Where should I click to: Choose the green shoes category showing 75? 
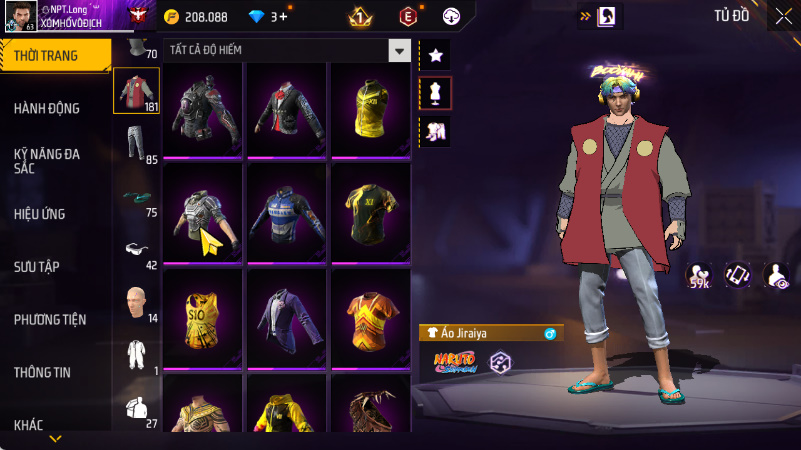[x=137, y=198]
